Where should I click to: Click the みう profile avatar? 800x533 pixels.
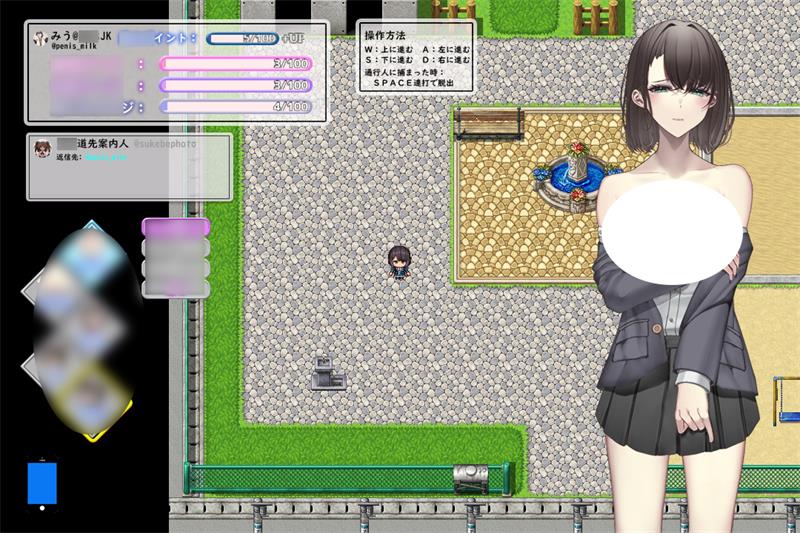point(40,38)
